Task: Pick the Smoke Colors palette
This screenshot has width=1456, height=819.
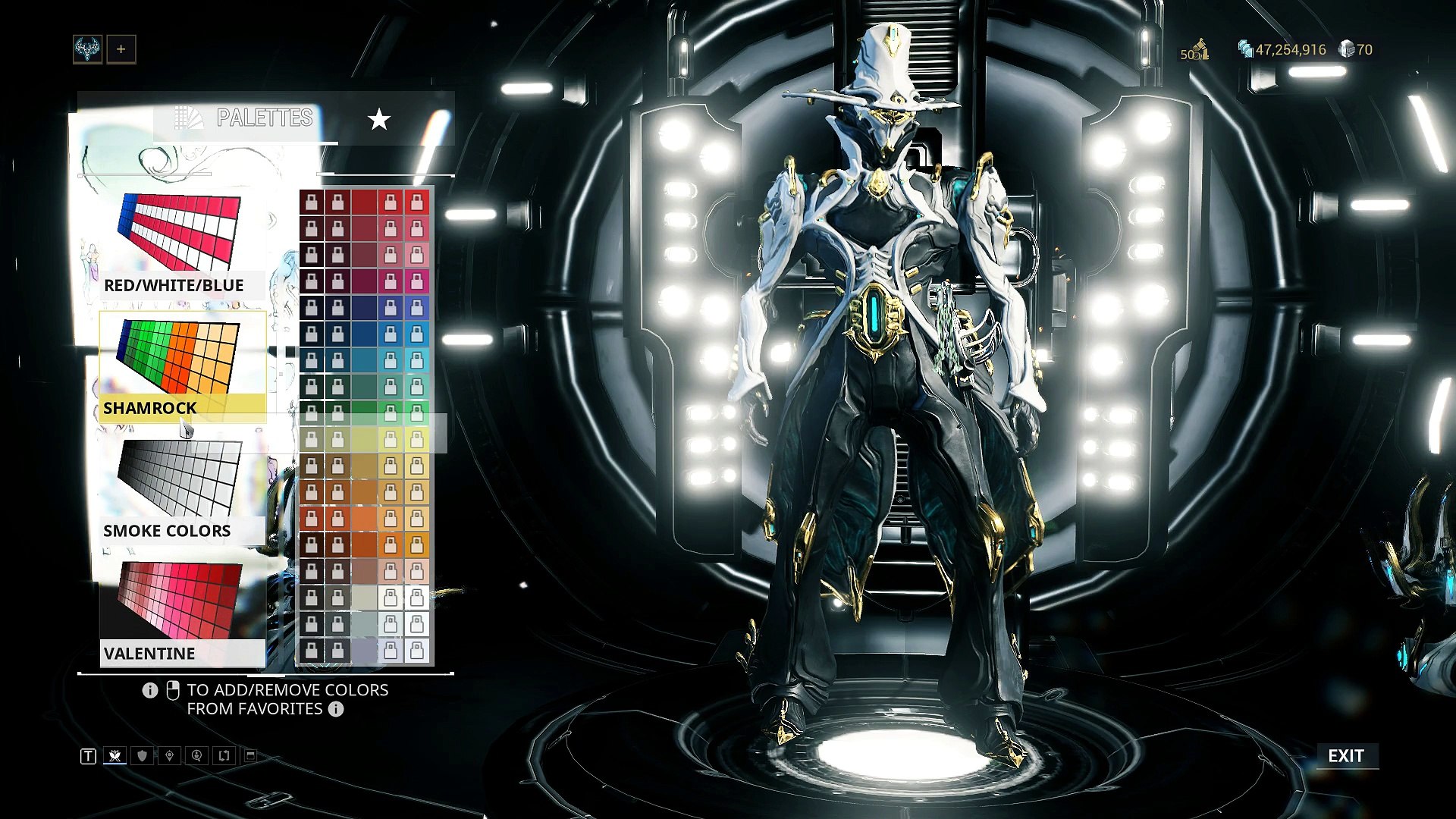Action: click(182, 490)
